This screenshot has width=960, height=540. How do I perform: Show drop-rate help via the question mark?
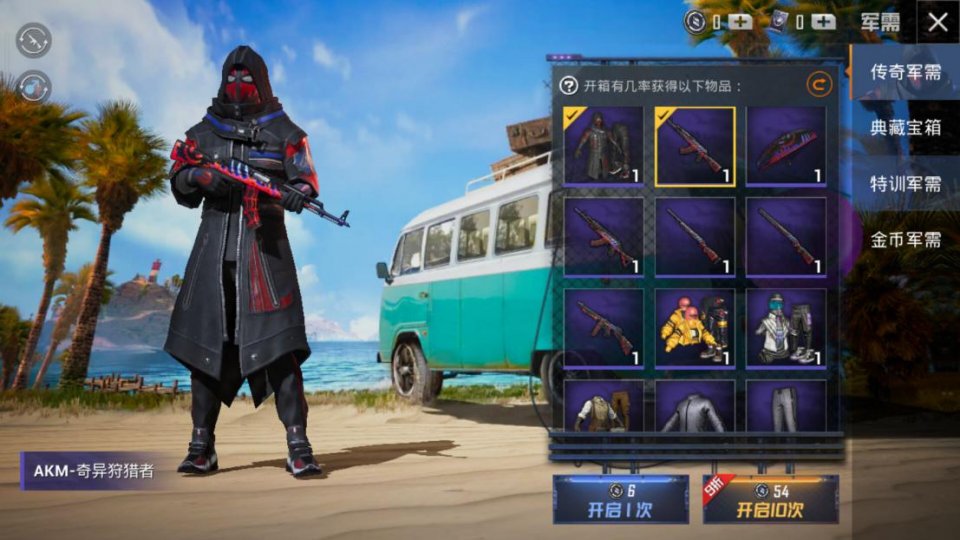[569, 86]
